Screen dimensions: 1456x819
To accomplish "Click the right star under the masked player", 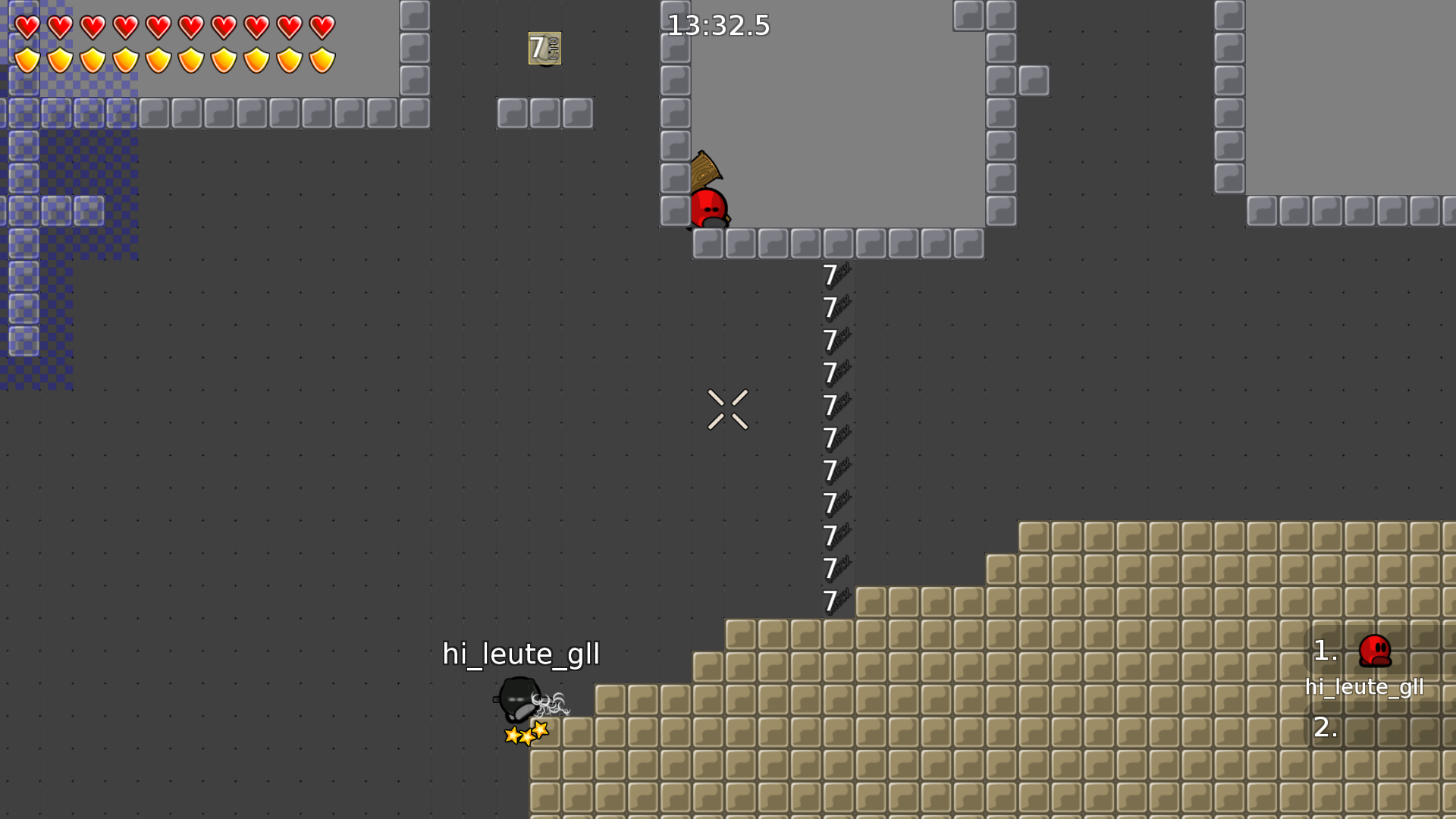I will tap(539, 730).
